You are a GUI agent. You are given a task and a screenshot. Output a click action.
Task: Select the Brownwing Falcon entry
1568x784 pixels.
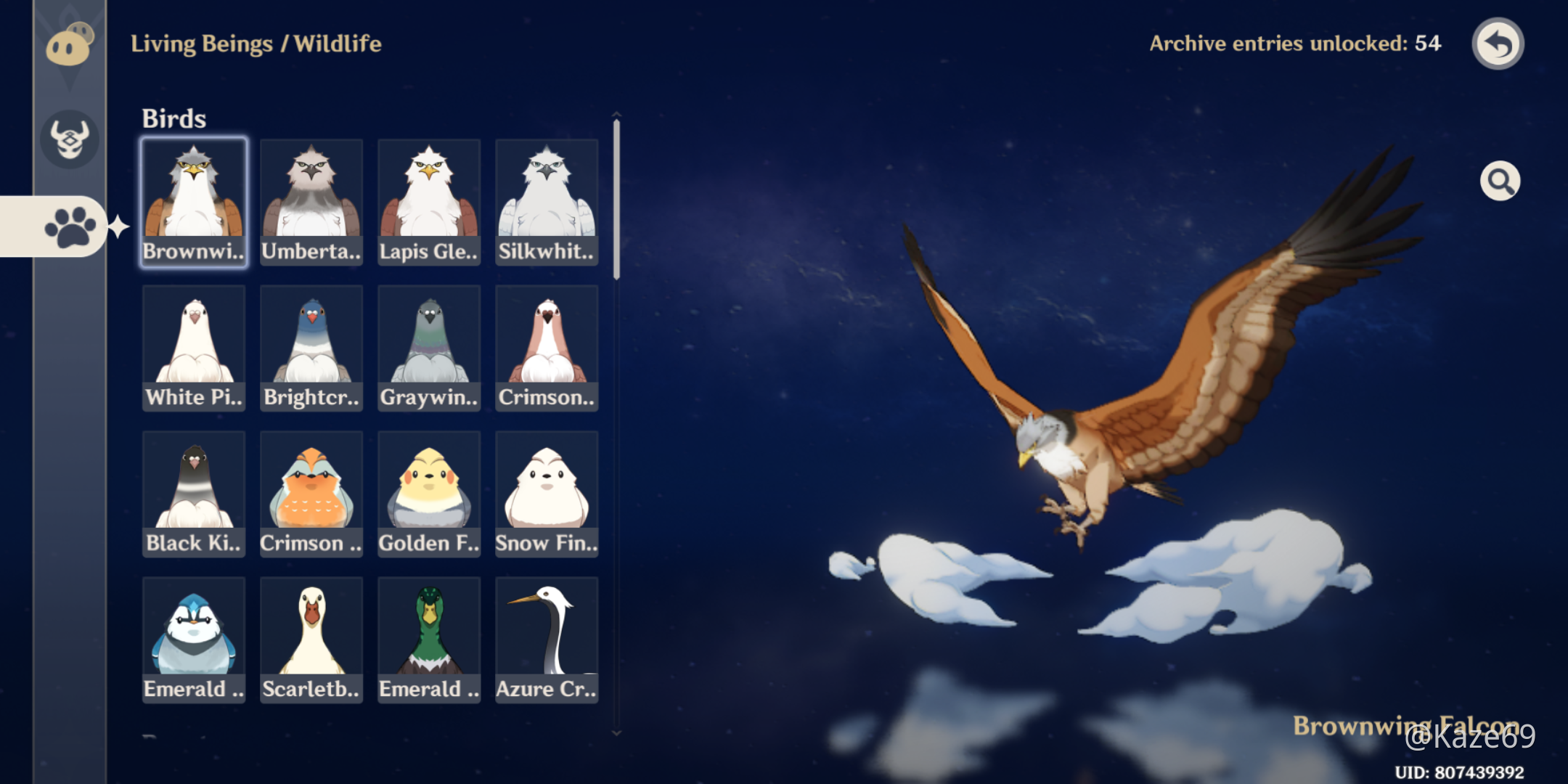194,202
